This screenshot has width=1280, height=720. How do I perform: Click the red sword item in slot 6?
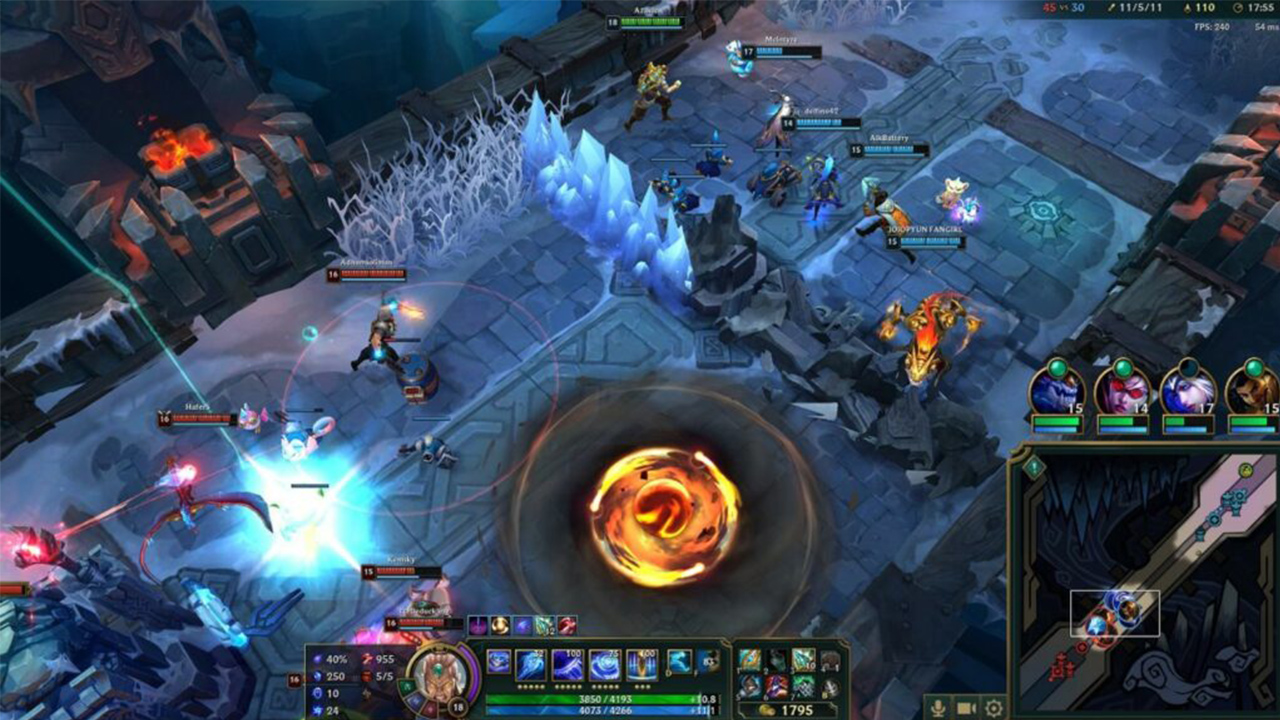coord(776,687)
